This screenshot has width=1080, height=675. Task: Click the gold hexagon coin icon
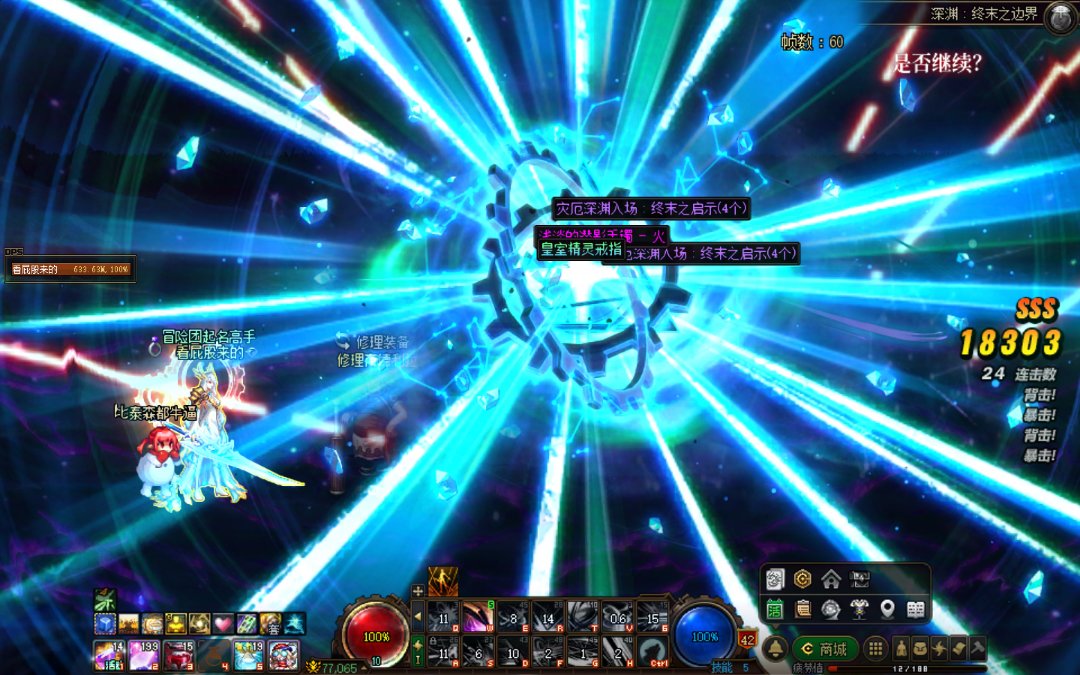coord(802,579)
